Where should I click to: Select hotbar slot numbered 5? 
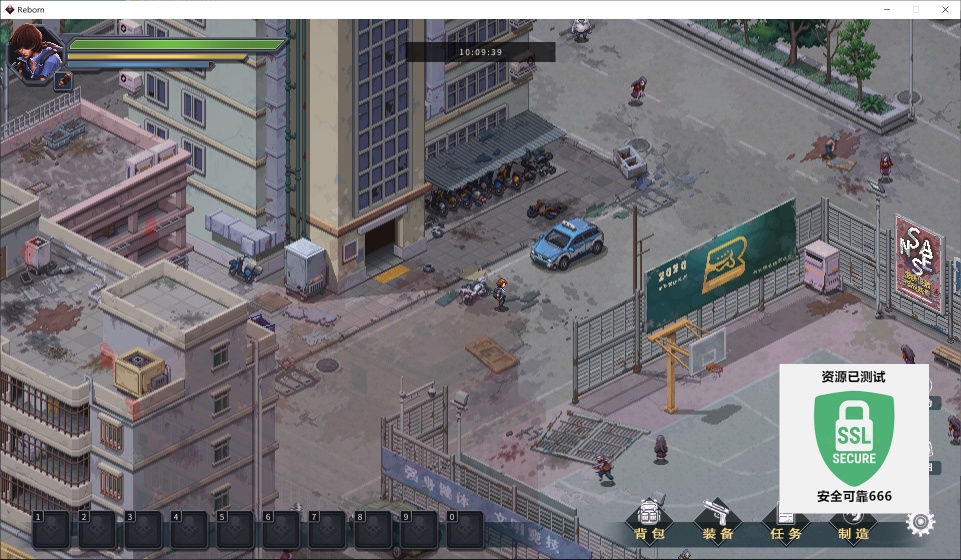(x=235, y=529)
